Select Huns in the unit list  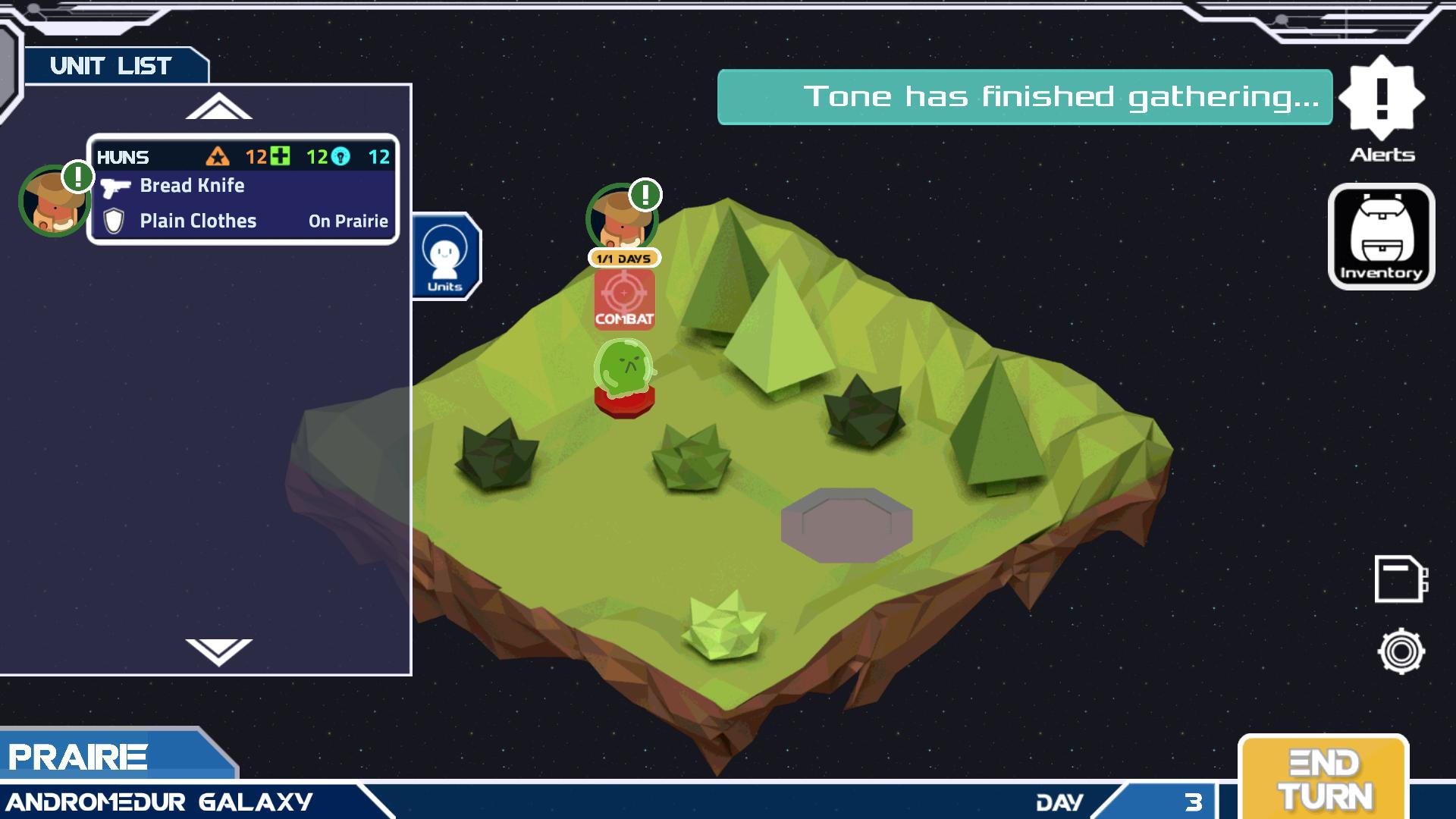(243, 190)
